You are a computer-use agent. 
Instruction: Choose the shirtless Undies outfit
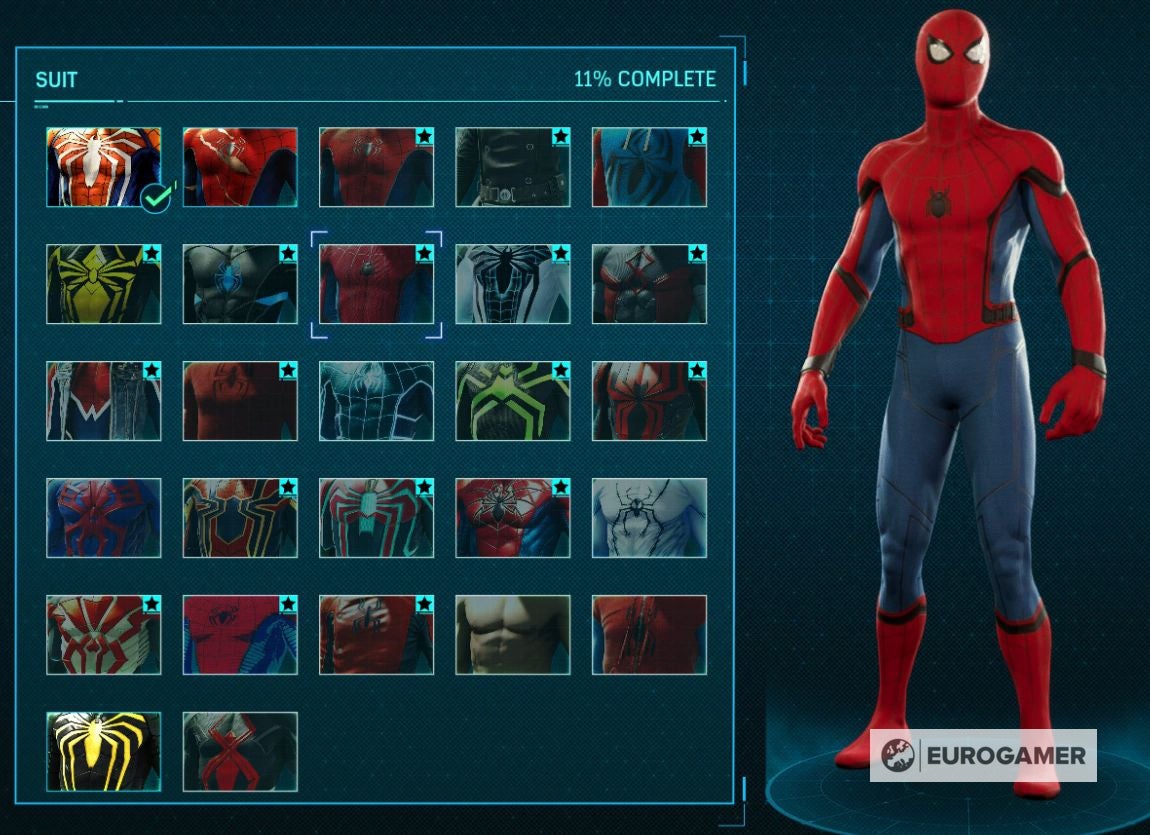512,635
